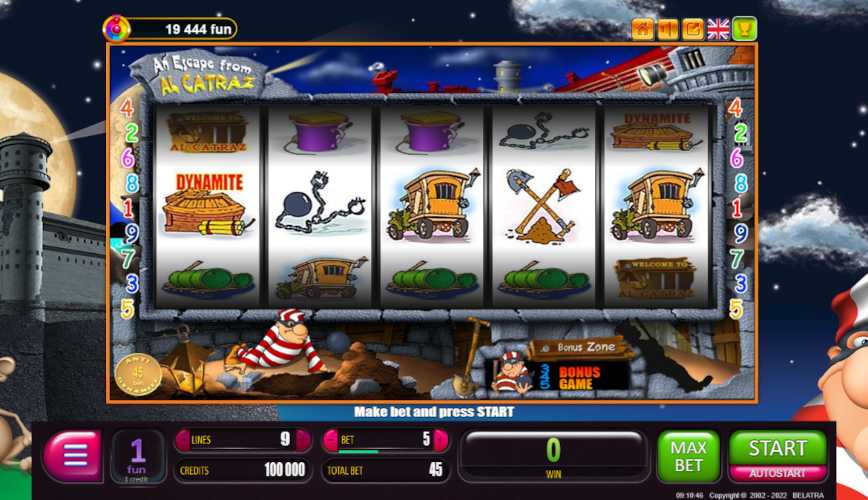Decrease the number of lines
The width and height of the screenshot is (868, 500).
point(183,441)
